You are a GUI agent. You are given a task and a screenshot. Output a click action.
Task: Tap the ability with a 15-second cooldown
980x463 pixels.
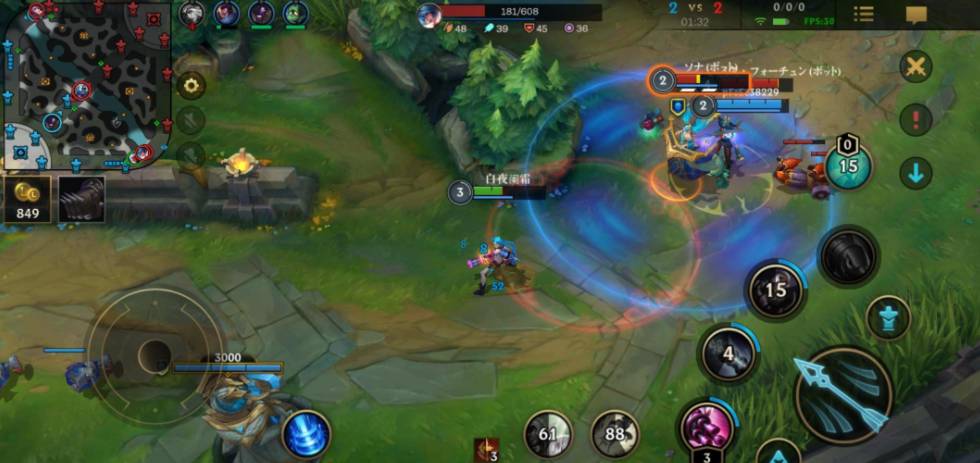pos(776,291)
